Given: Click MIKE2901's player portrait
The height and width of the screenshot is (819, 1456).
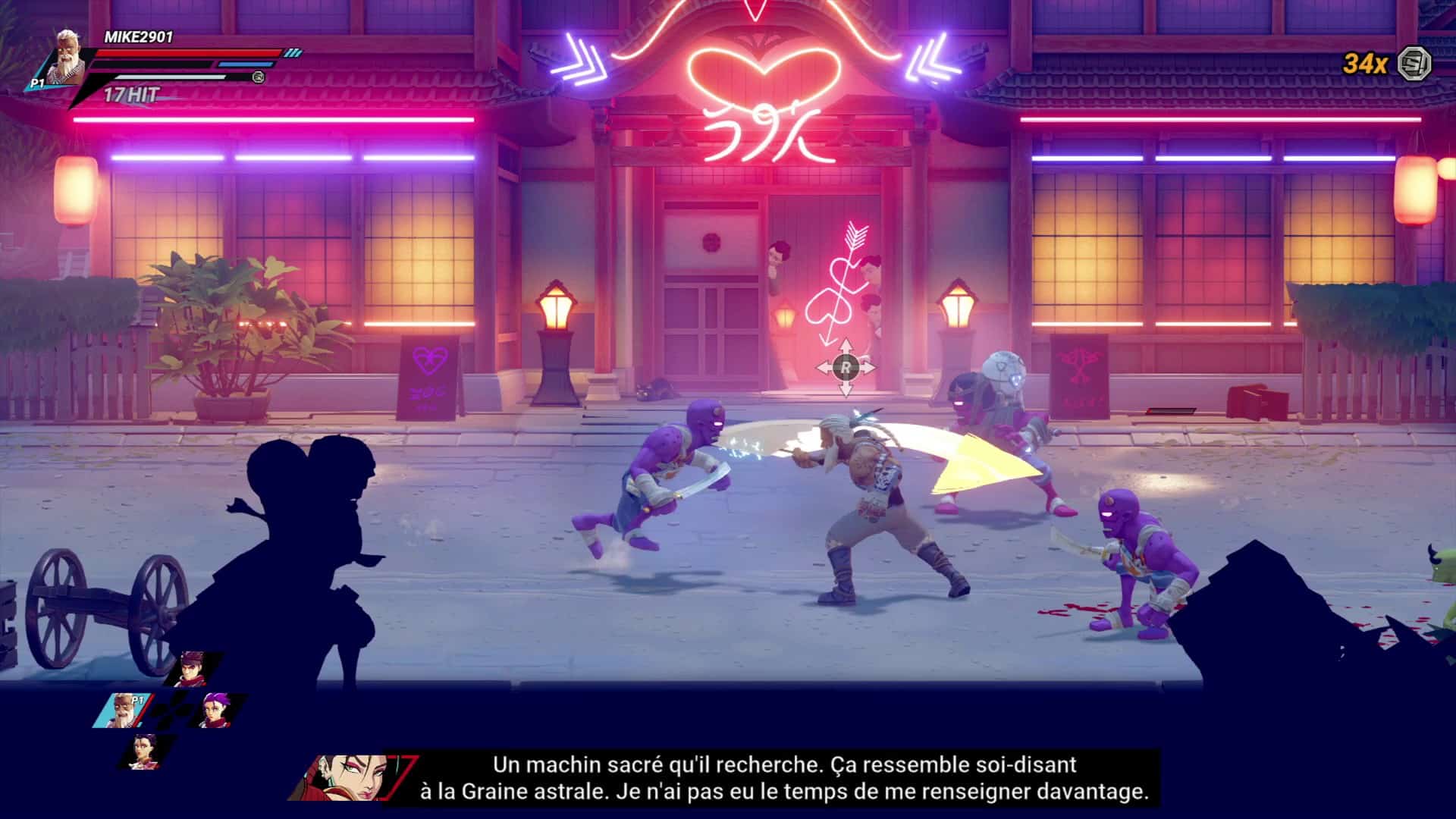Looking at the screenshot, I should point(70,55).
